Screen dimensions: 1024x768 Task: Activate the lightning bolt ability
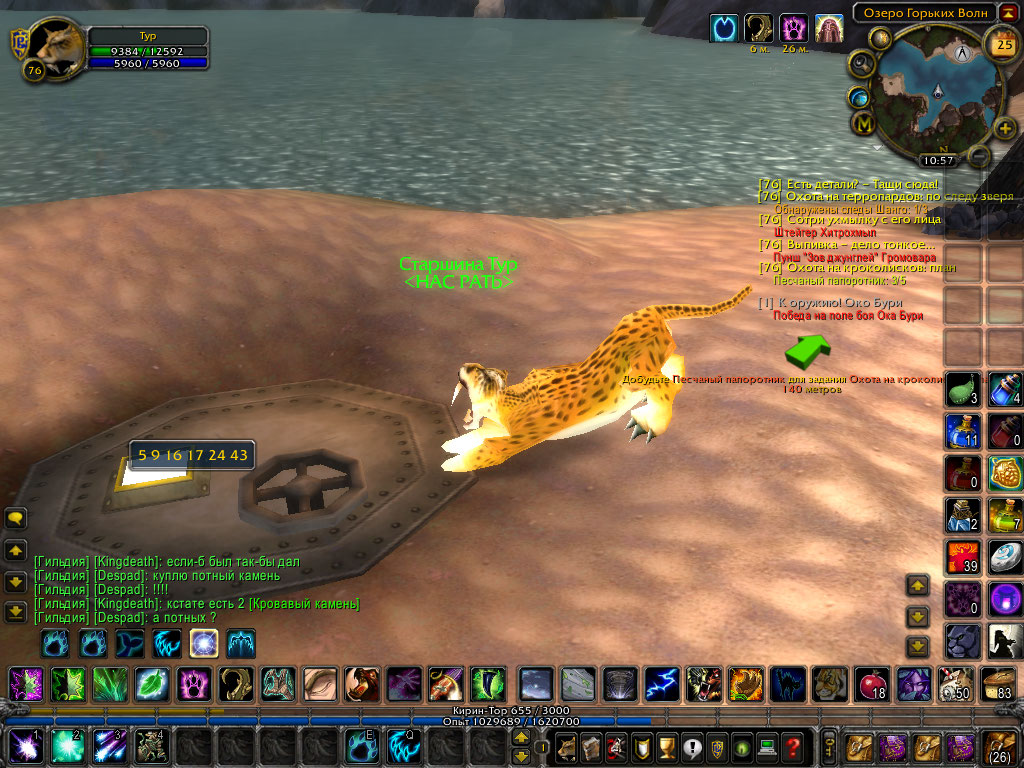click(x=661, y=684)
